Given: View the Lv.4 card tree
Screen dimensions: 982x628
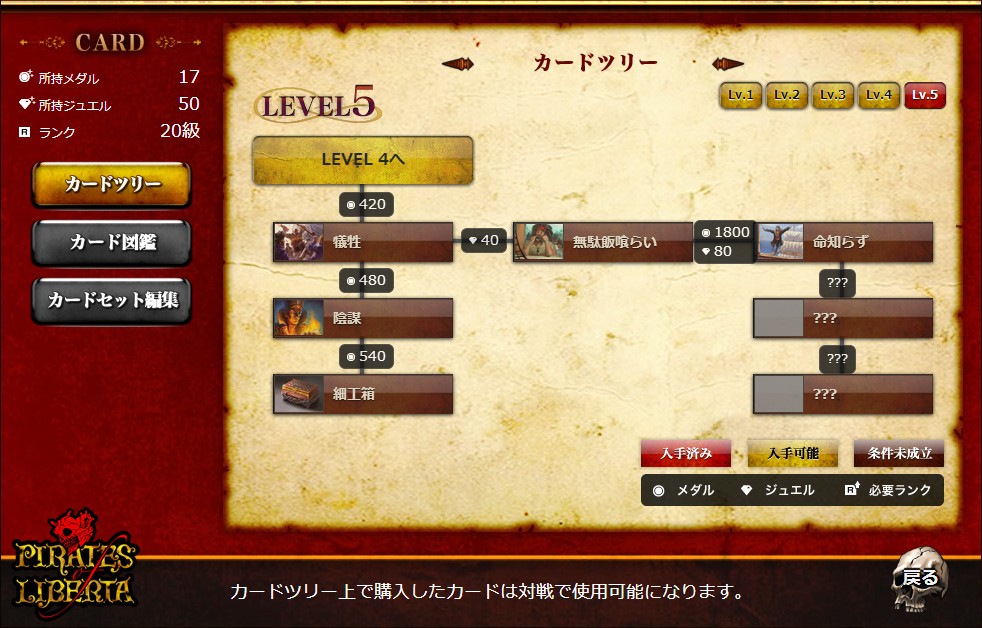Looking at the screenshot, I should pyautogui.click(x=879, y=95).
